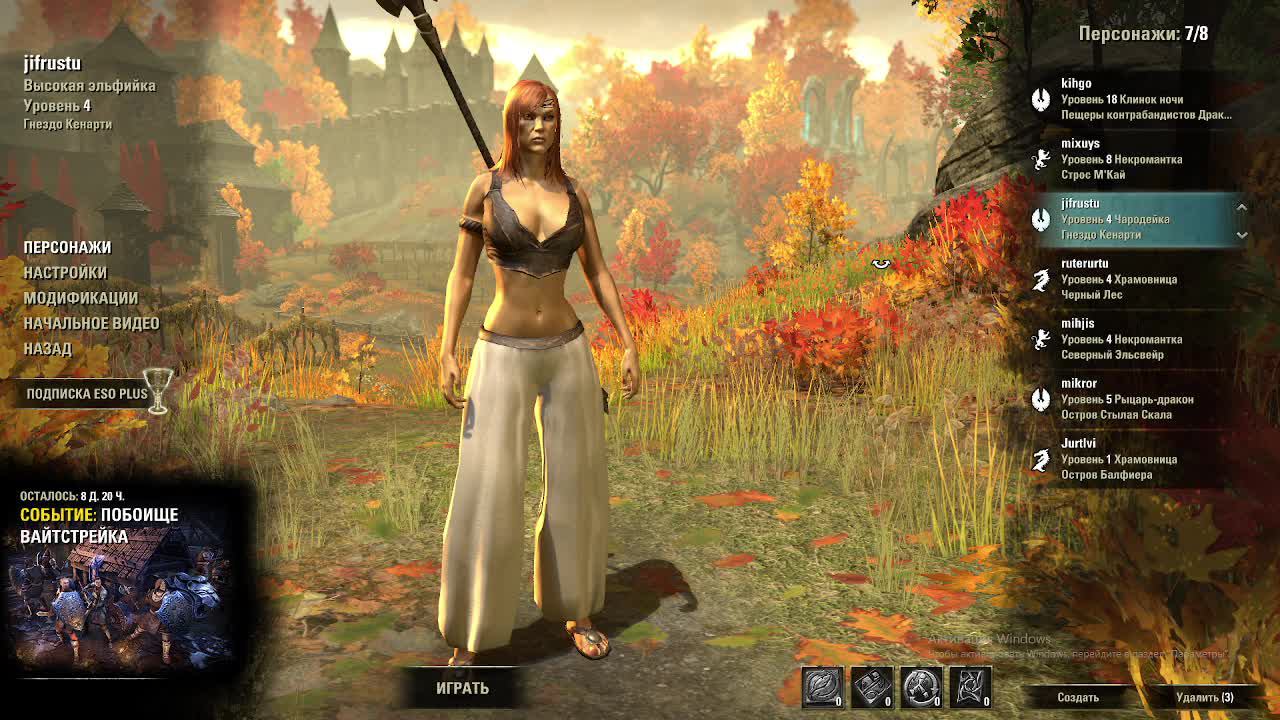
Task: Open the Персонажи menu entry
Action: coord(67,247)
